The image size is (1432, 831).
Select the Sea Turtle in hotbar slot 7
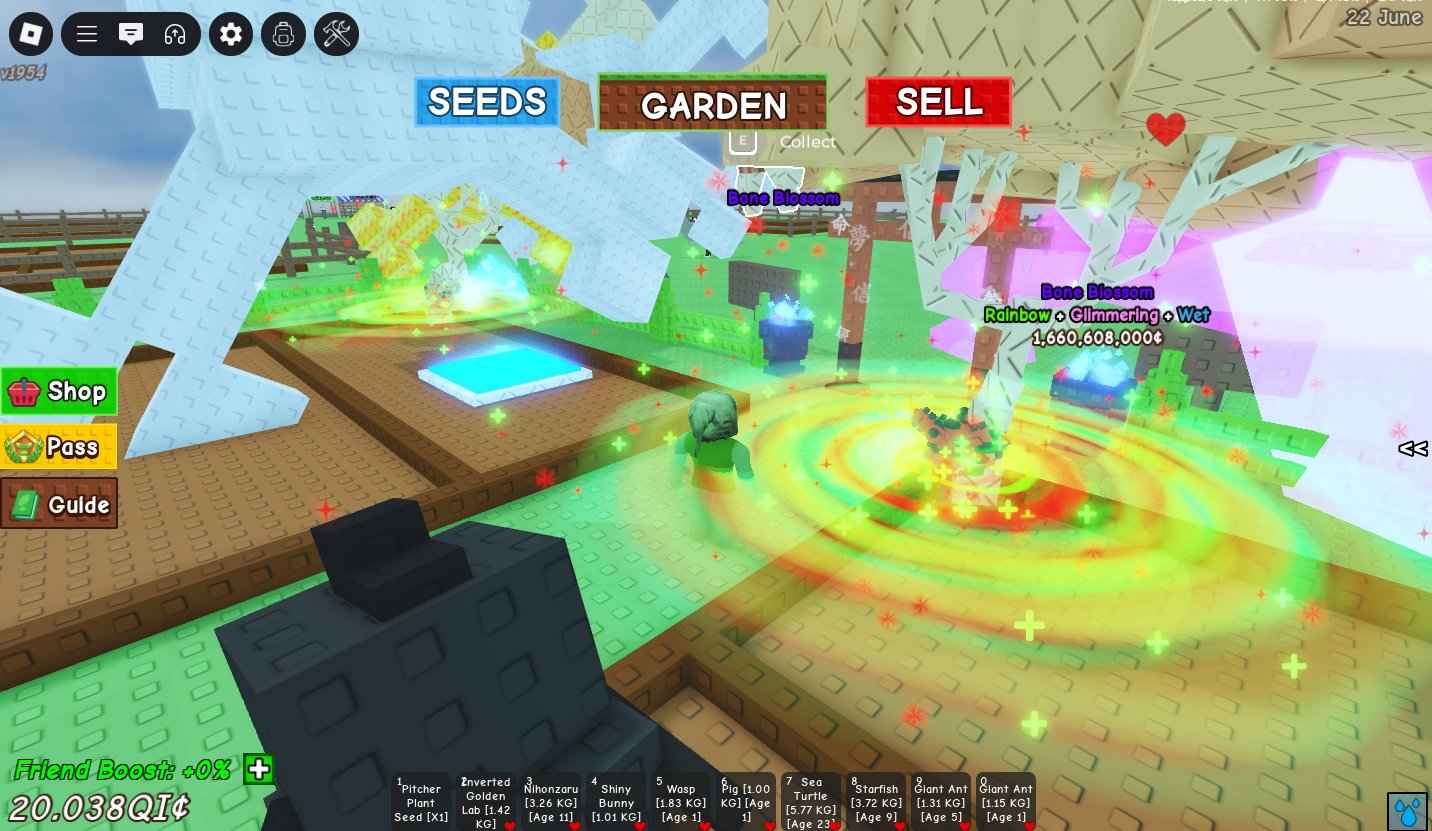pyautogui.click(x=810, y=800)
